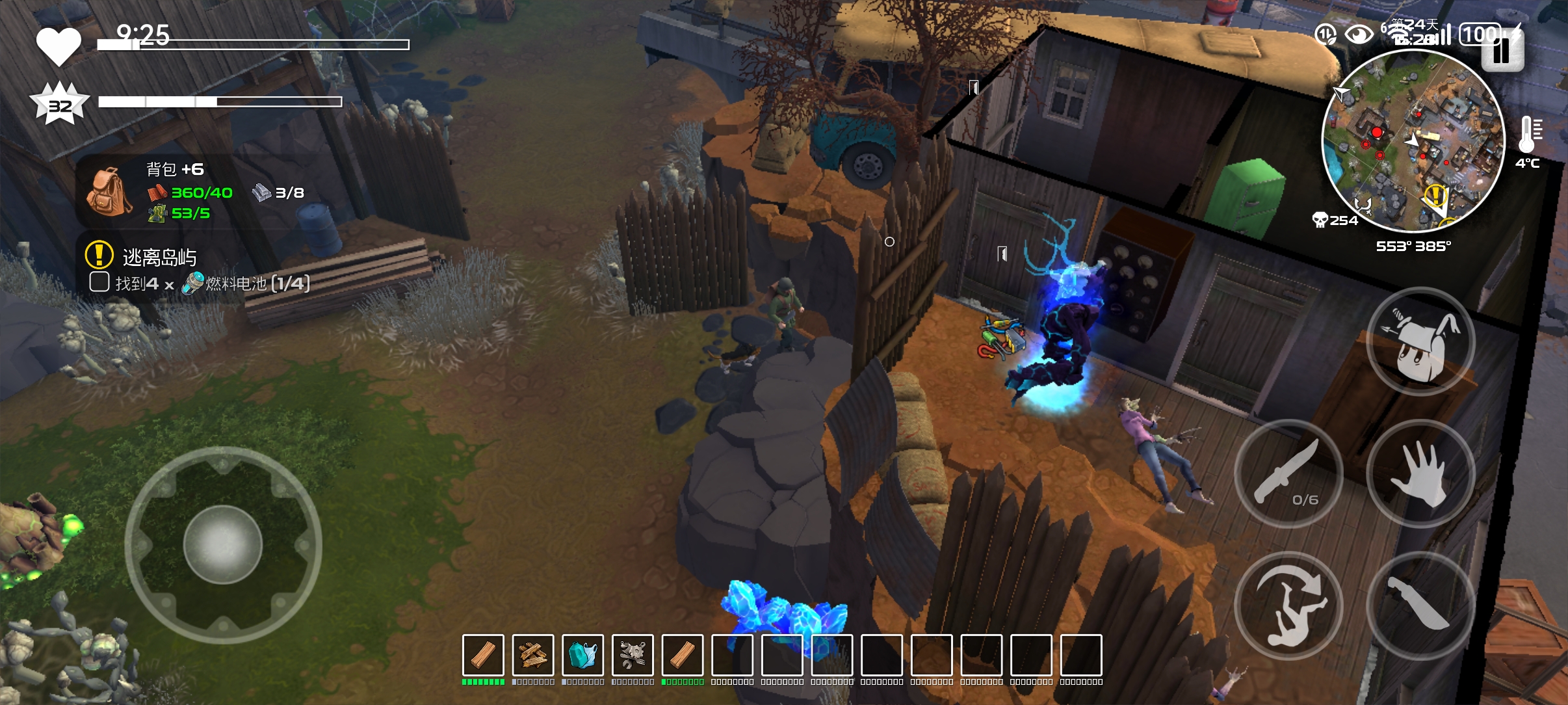This screenshot has width=1568, height=705.
Task: Select the scrap gears and wrench slot
Action: [633, 656]
